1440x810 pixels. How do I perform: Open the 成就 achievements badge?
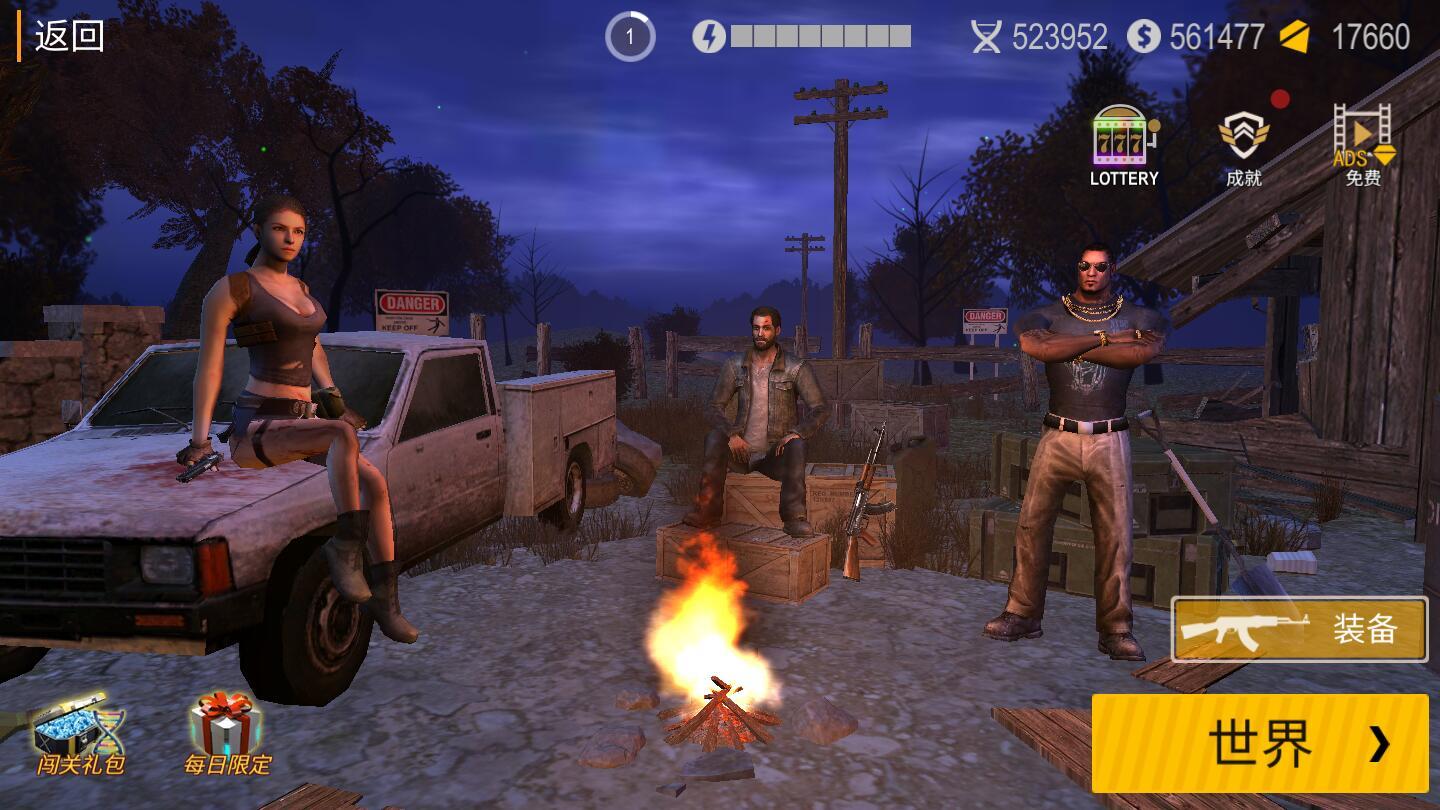pos(1243,146)
